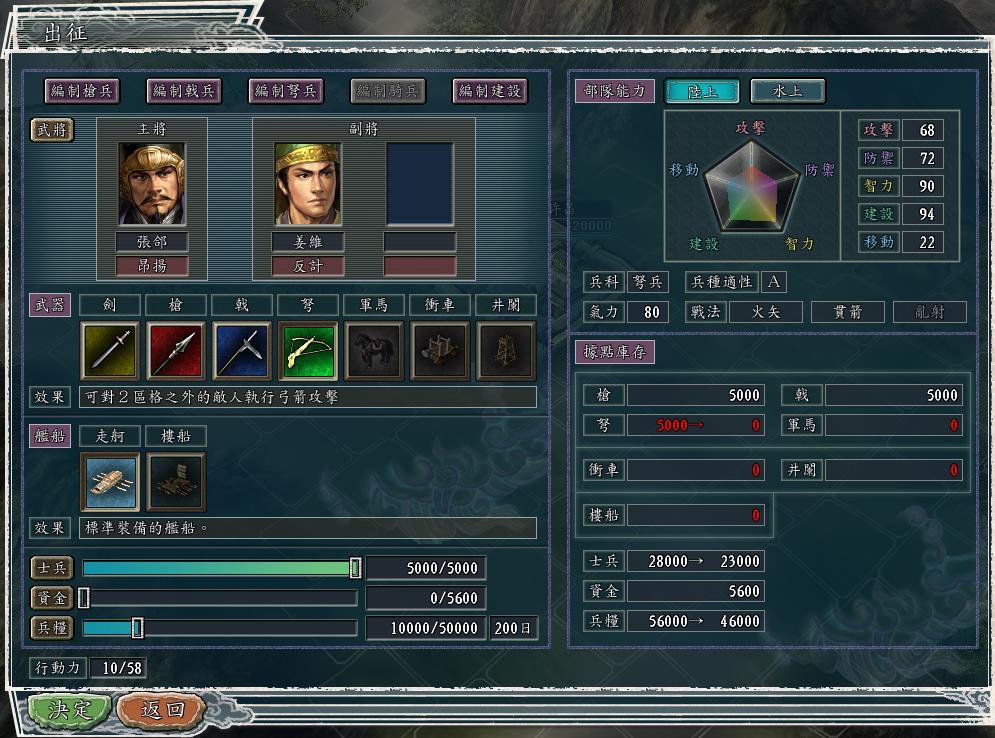The image size is (995, 738).
Task: Choose the 編制槍兵 spearman formation
Action: [82, 91]
